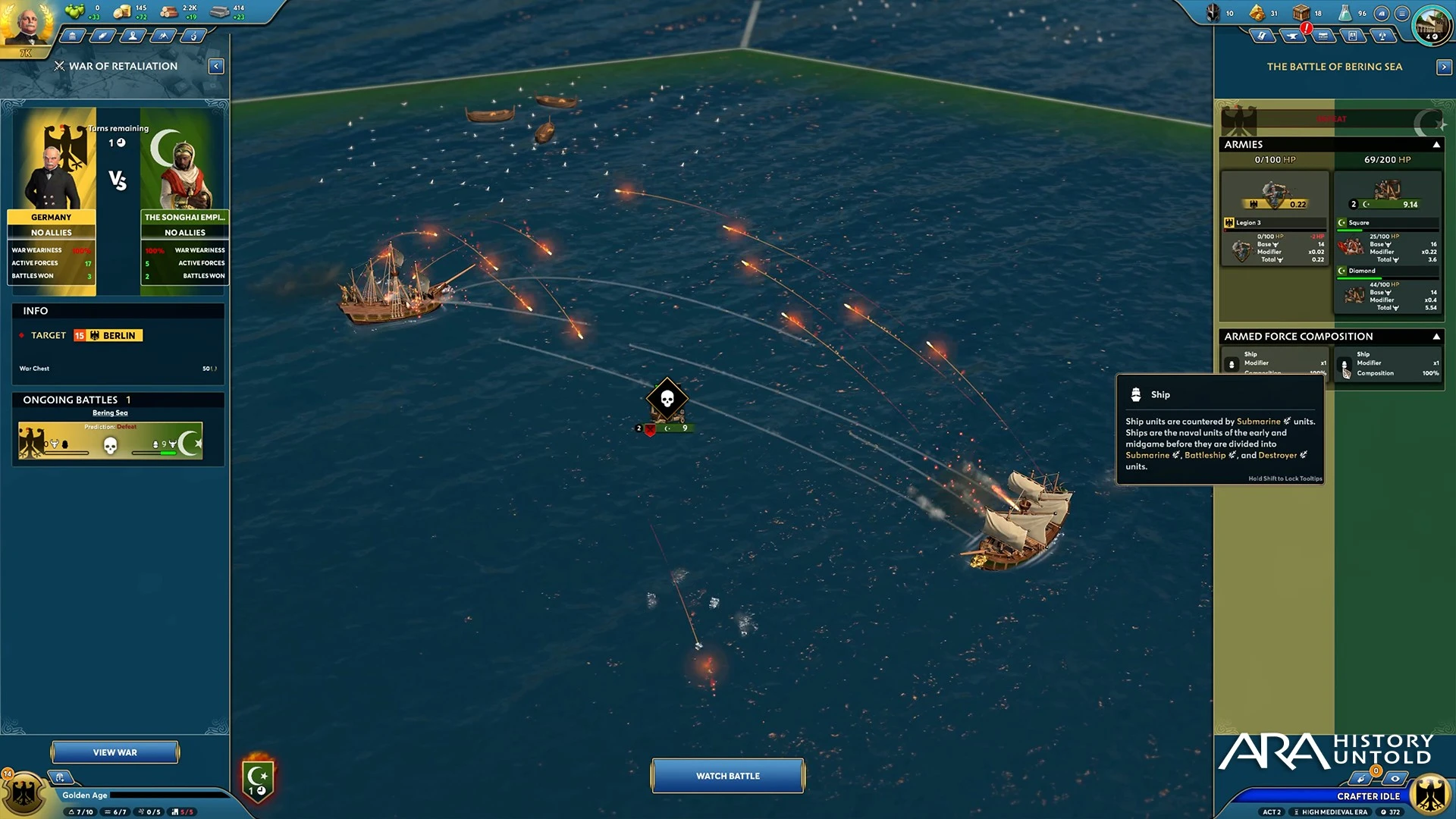The height and width of the screenshot is (819, 1456).
Task: Collapse the Armed Force Composition section
Action: pyautogui.click(x=1436, y=337)
